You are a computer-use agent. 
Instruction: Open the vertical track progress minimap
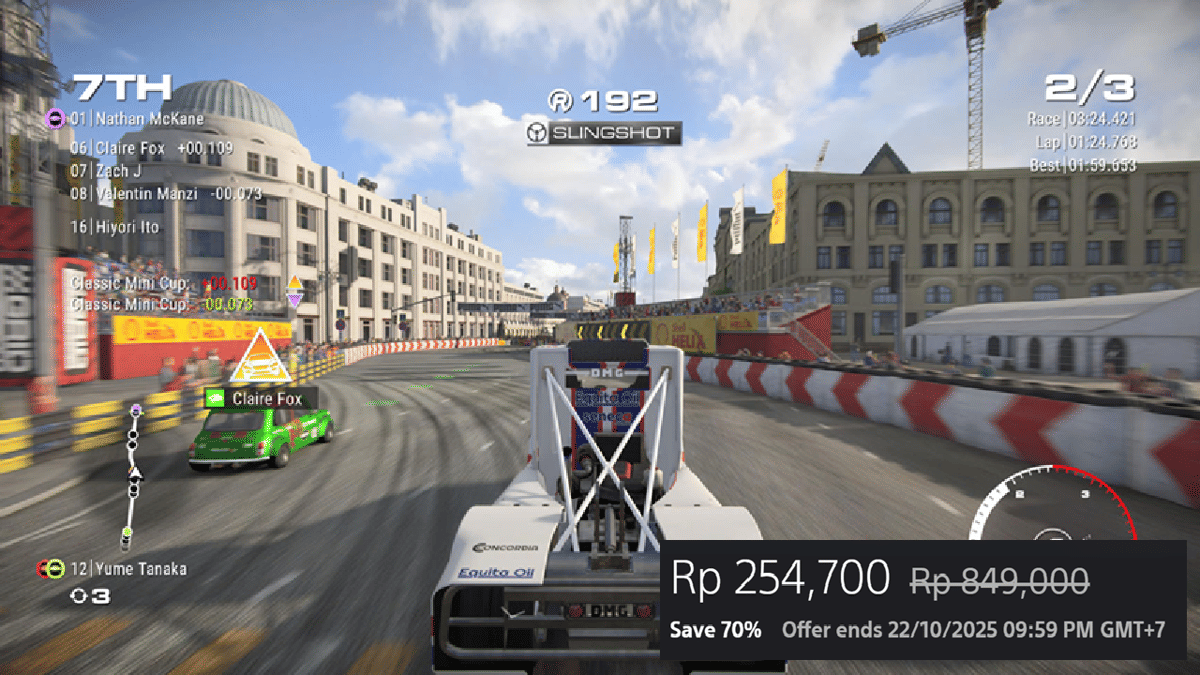pos(132,477)
